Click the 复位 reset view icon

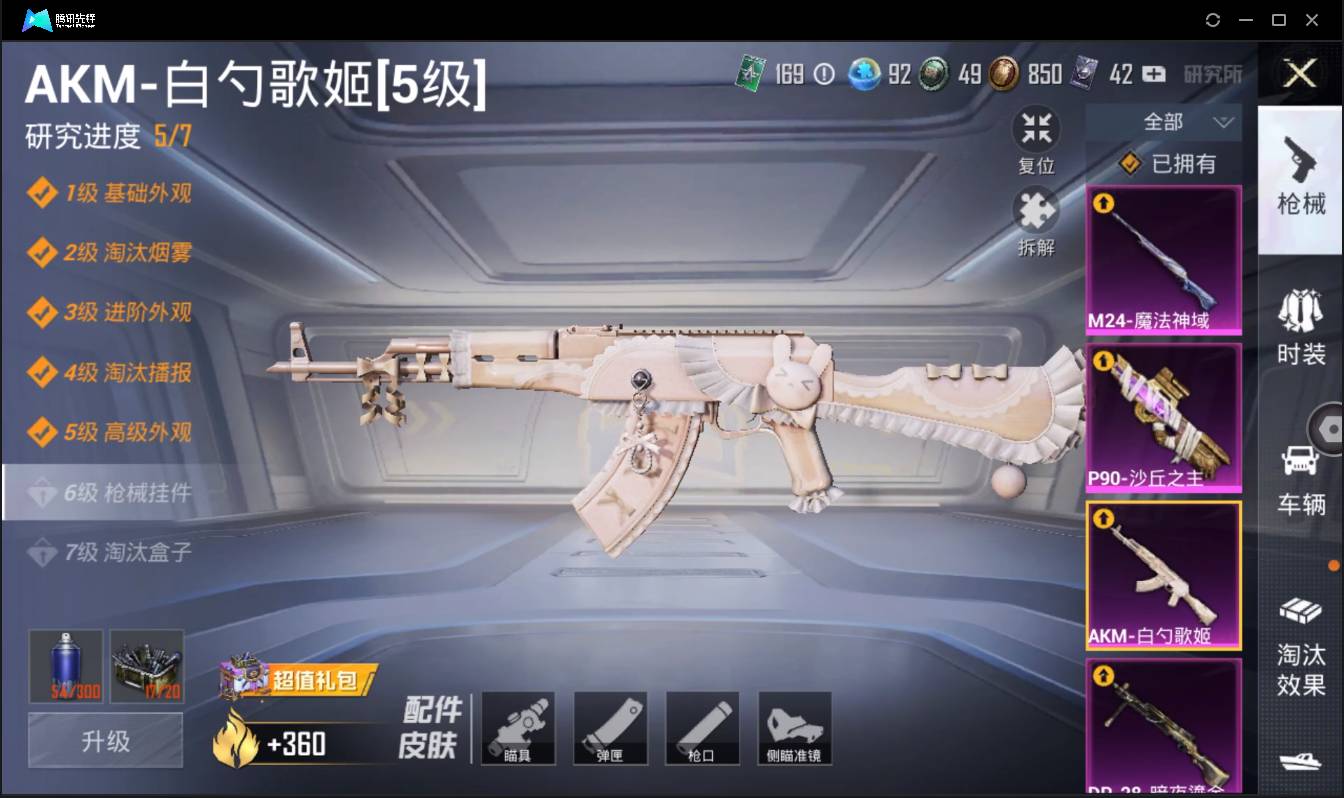click(x=1036, y=127)
